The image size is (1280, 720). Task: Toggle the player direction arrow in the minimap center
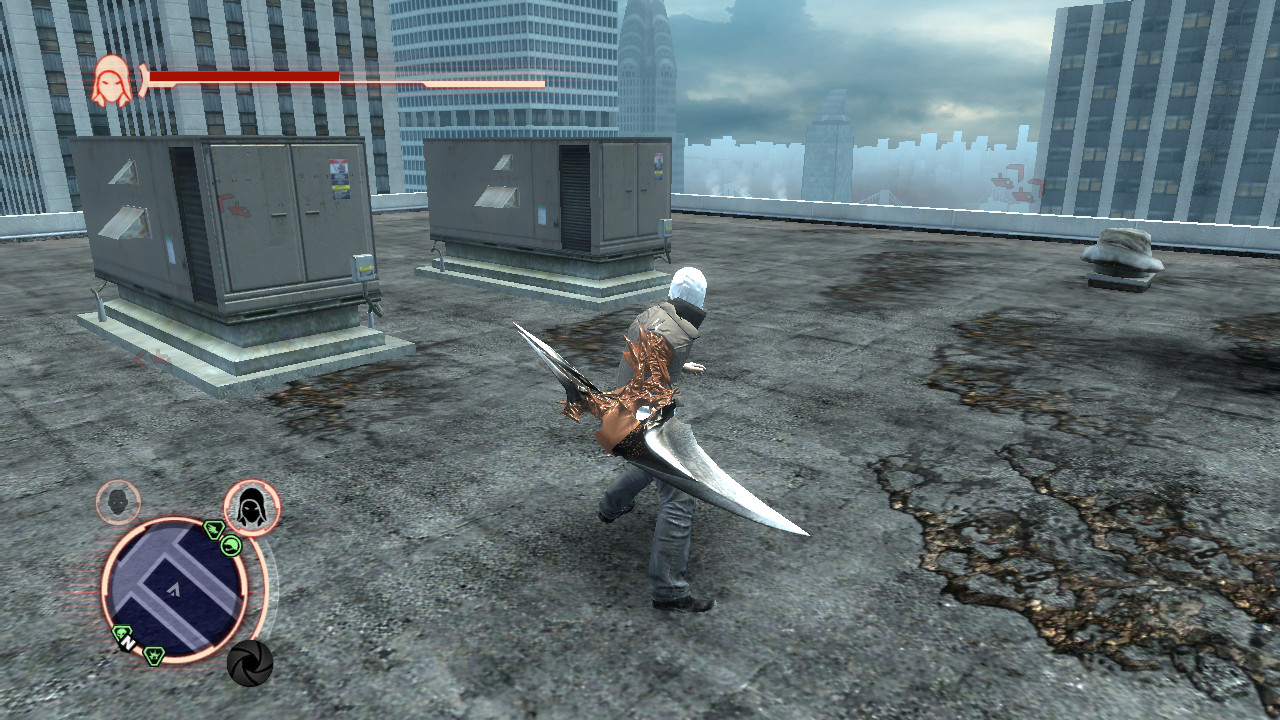(x=174, y=590)
